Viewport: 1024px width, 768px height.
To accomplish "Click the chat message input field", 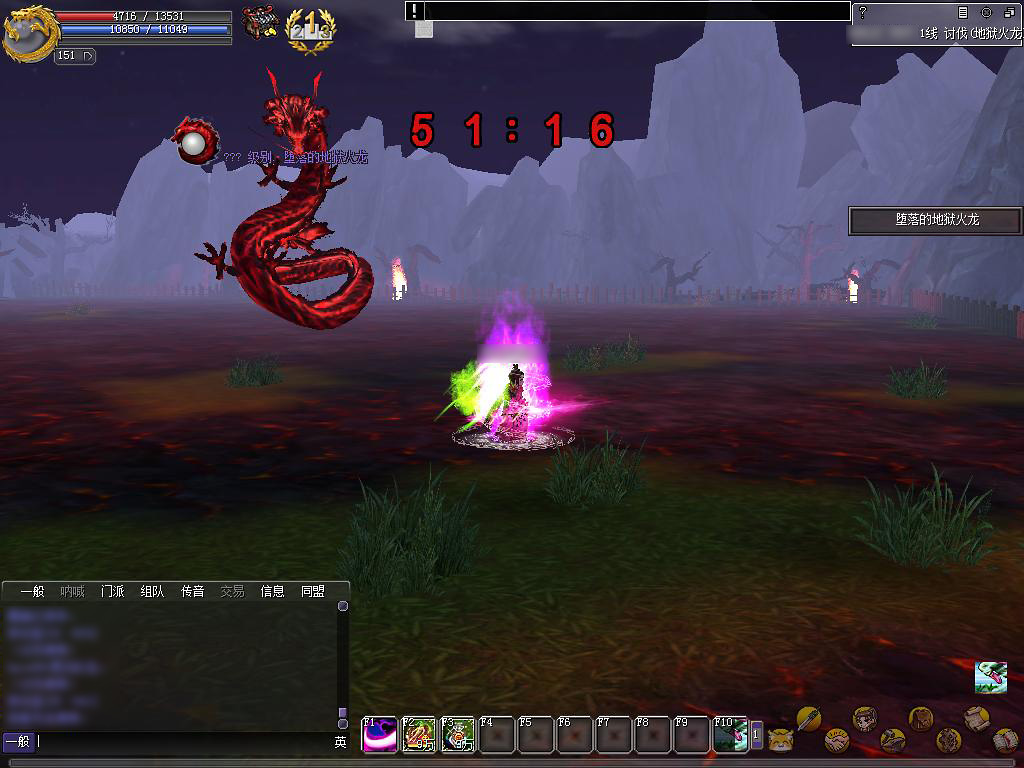I will pyautogui.click(x=185, y=742).
